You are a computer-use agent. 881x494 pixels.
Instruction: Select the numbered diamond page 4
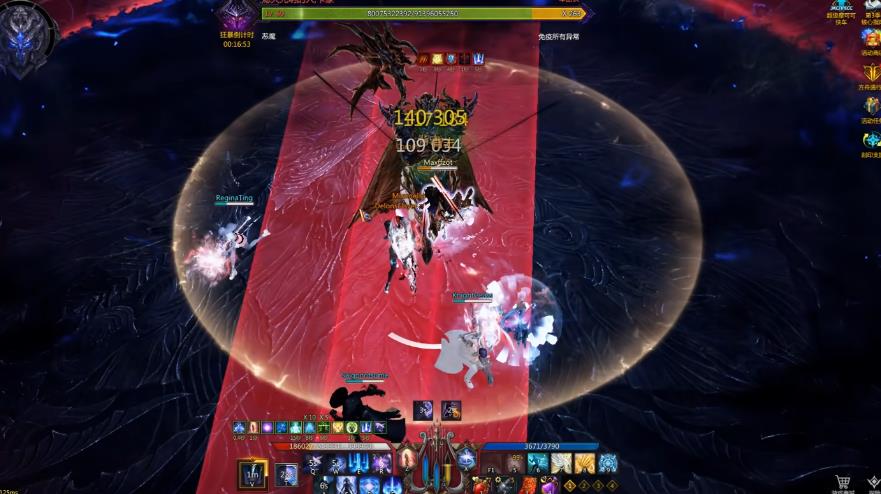[612, 485]
